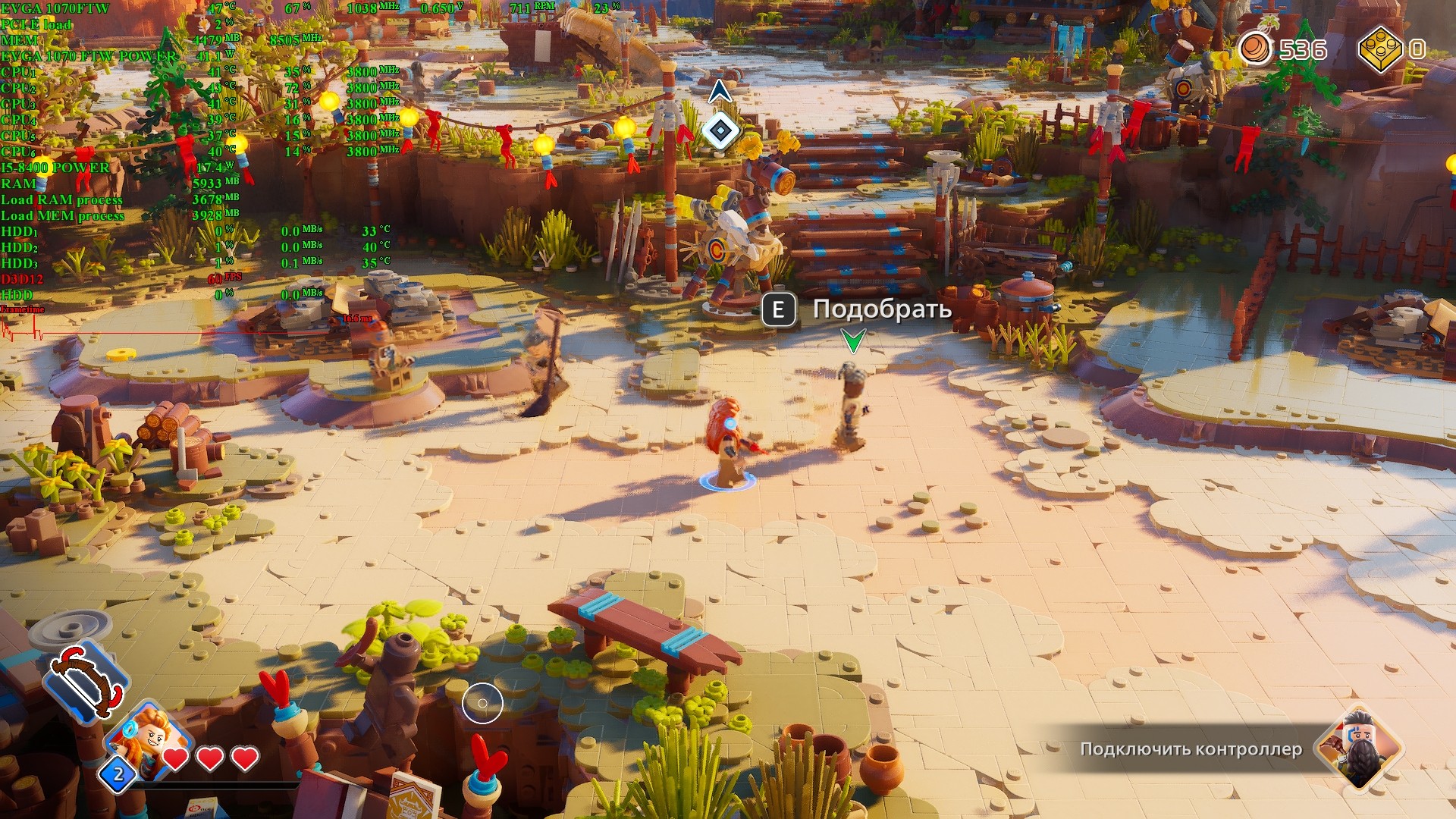Click the second player portrait icon
Viewport: 1456px width, 819px height.
click(1361, 748)
